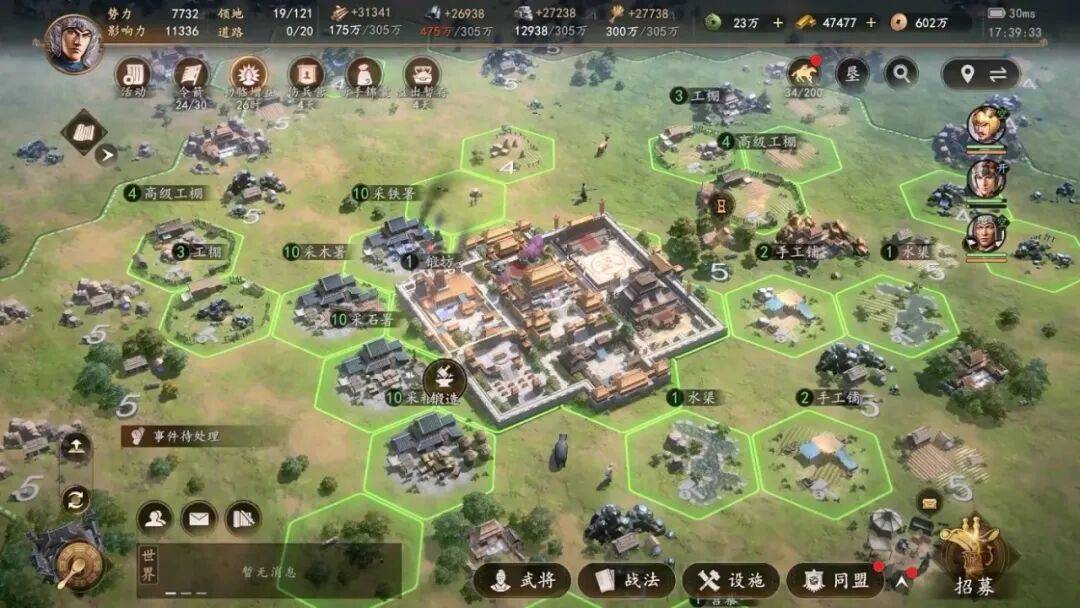
Task: Toggle the location pin switch button
Action: (x=981, y=74)
